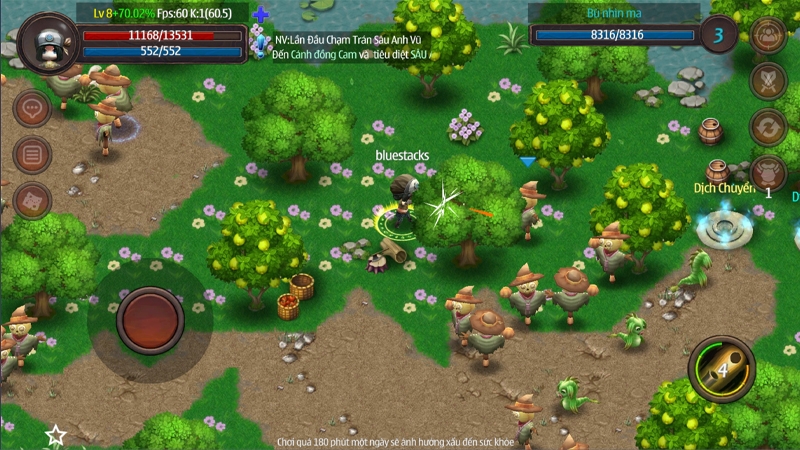Tap the red virtual joystick knob

pos(149,317)
